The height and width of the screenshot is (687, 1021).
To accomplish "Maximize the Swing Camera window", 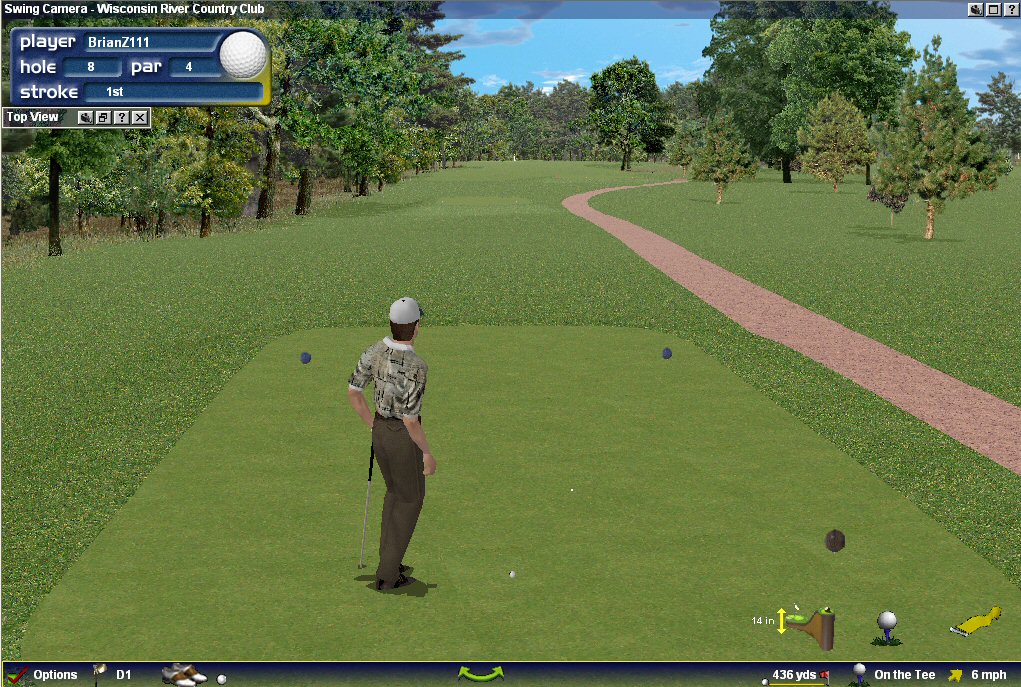I will coord(993,9).
